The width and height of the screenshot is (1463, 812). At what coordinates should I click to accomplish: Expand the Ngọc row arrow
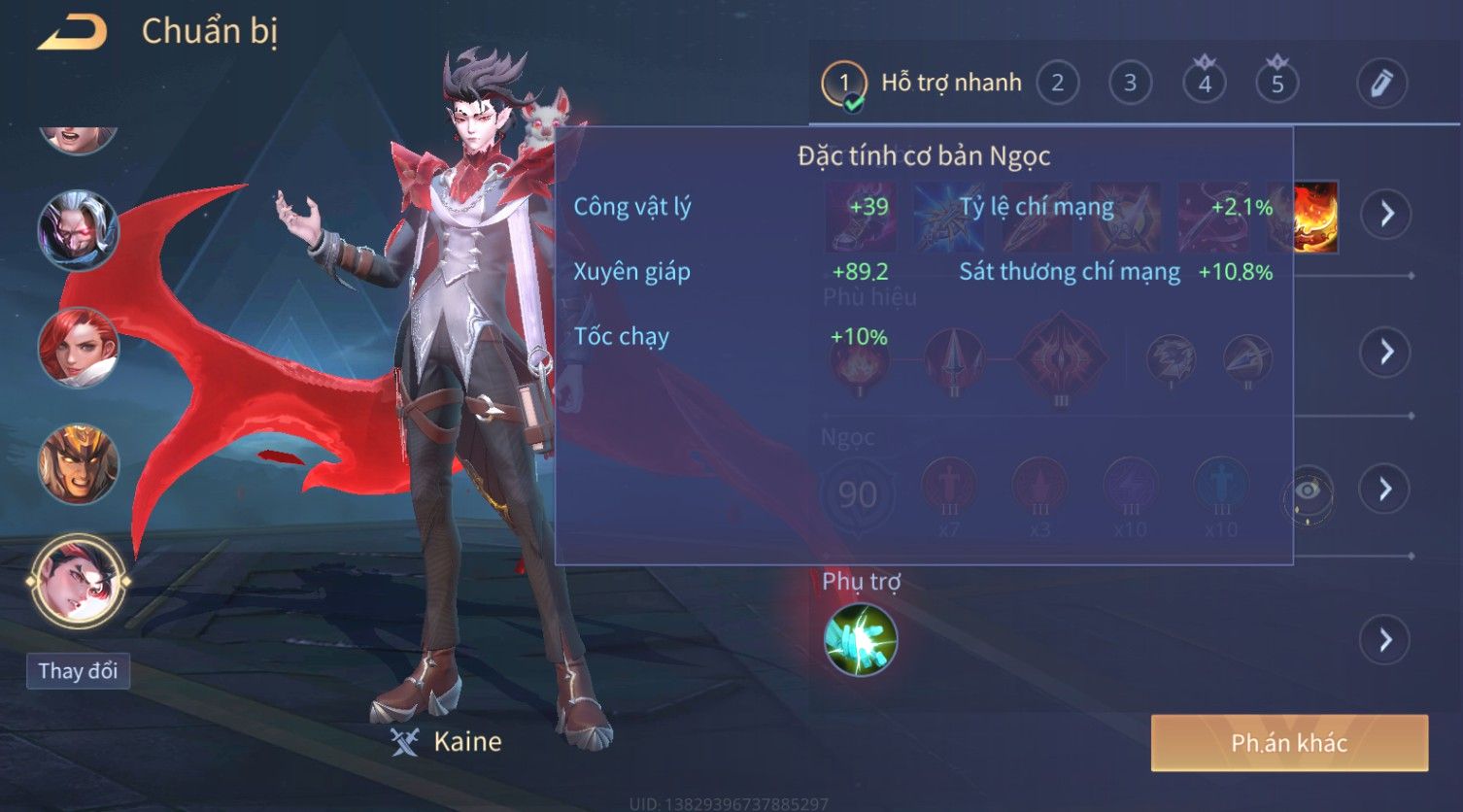(1386, 489)
